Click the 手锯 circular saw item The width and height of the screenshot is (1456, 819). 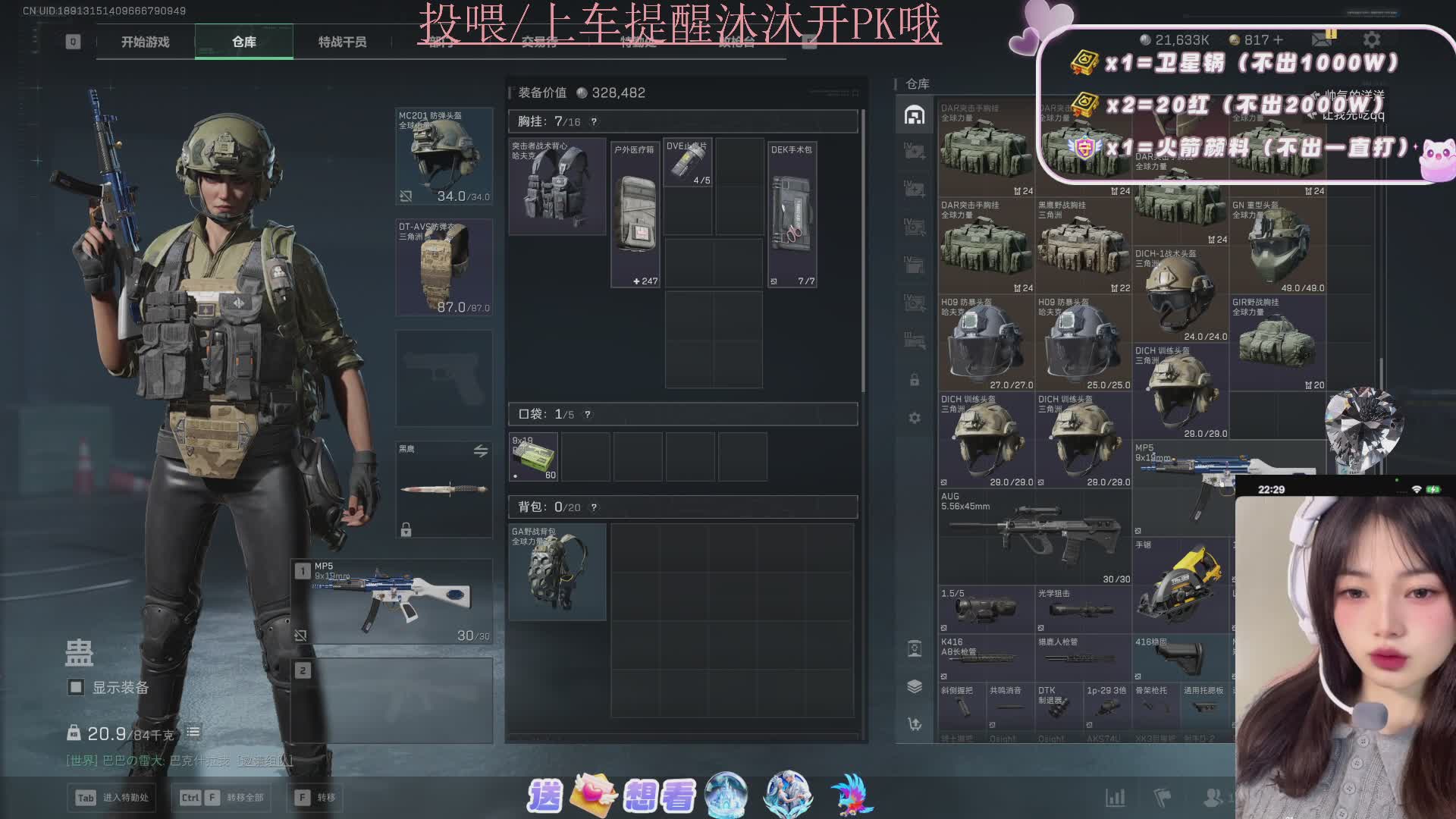pos(1180,585)
